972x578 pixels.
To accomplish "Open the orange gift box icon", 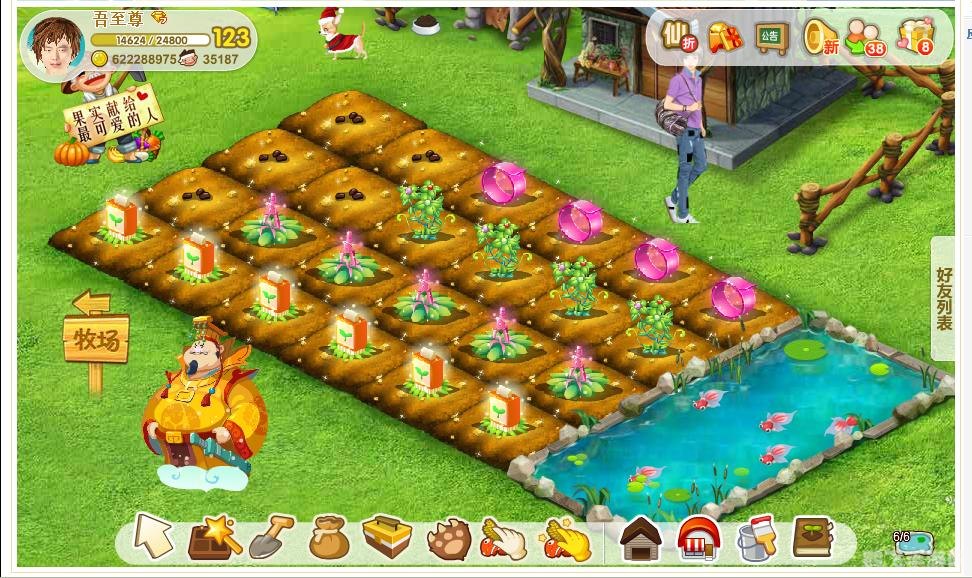I will (724, 38).
